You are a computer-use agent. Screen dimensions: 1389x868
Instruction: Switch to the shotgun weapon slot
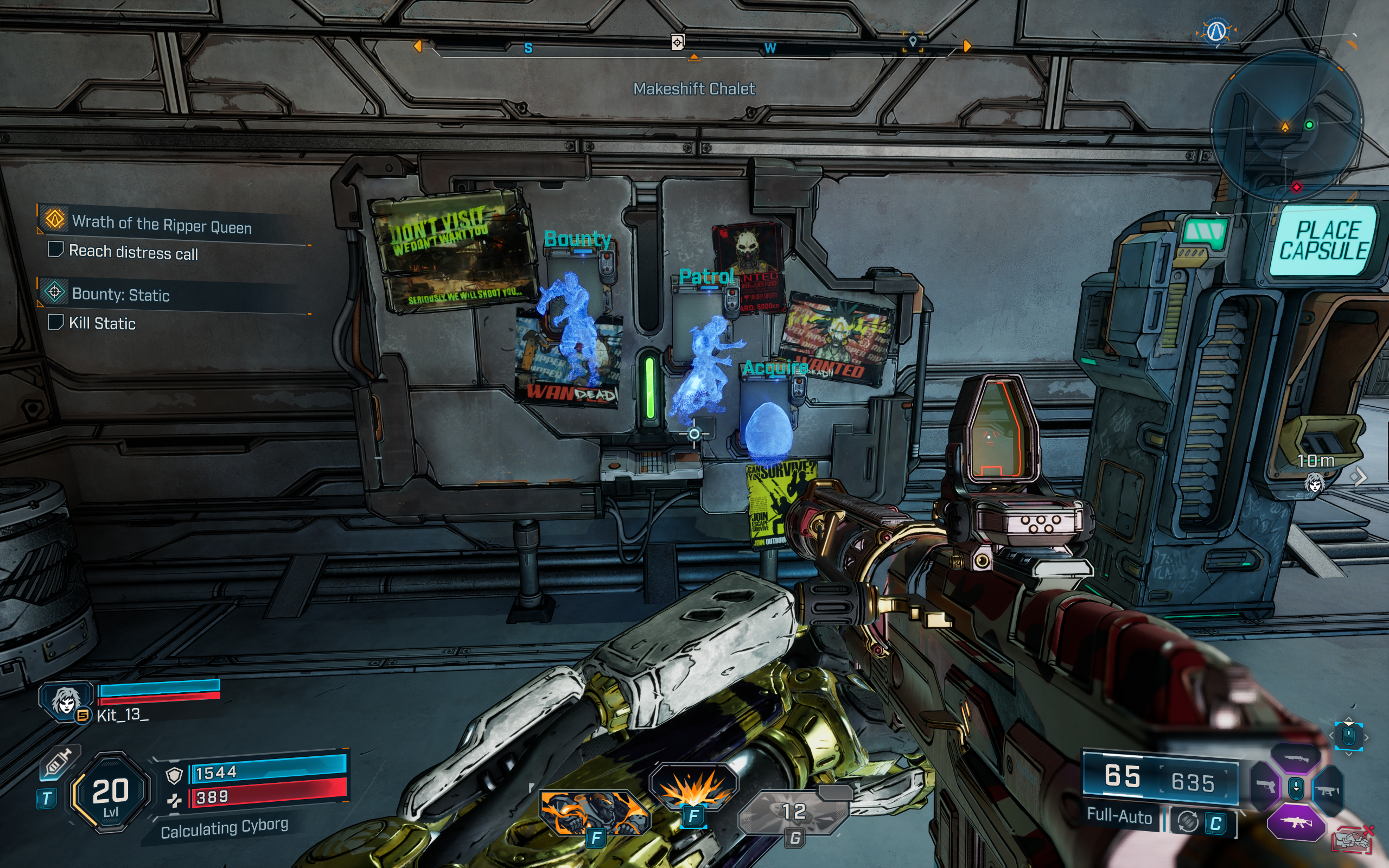pyautogui.click(x=1295, y=758)
